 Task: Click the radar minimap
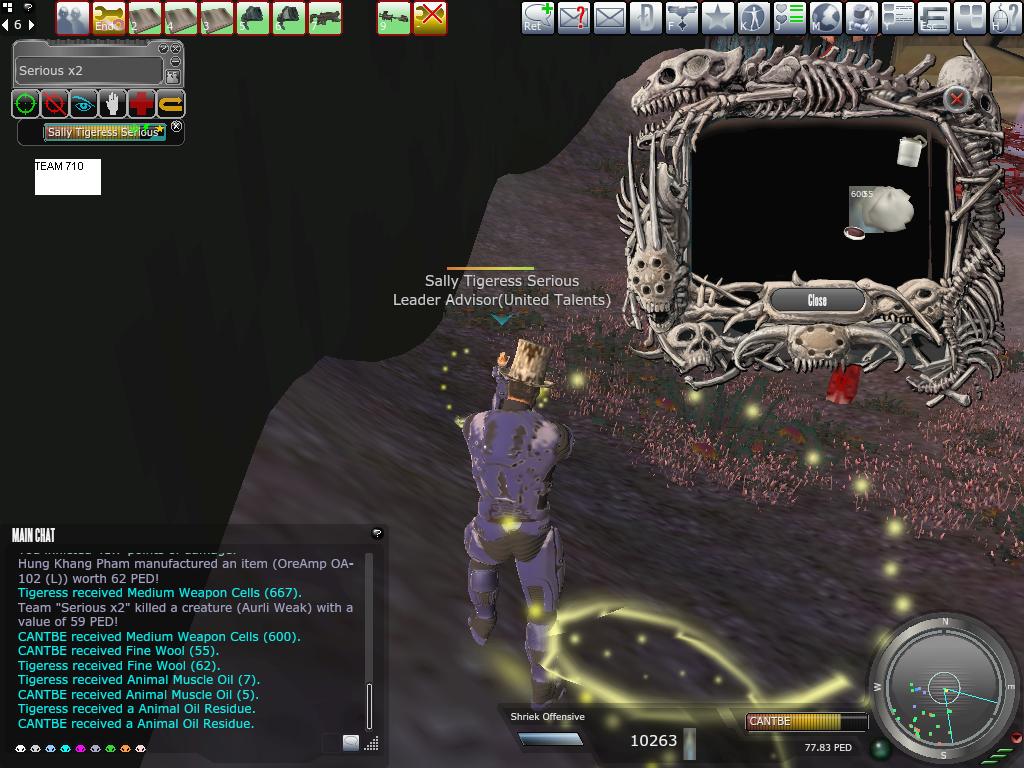point(944,688)
